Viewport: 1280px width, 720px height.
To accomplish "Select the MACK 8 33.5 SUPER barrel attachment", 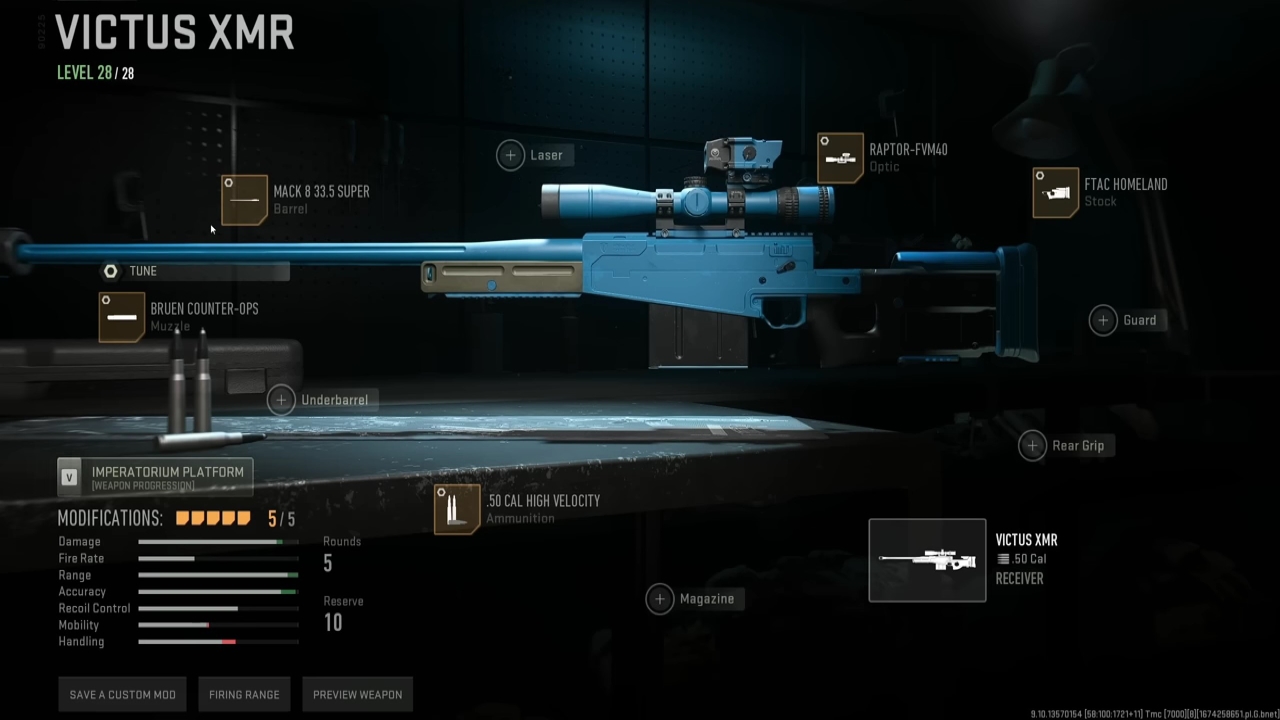I will coord(244,199).
